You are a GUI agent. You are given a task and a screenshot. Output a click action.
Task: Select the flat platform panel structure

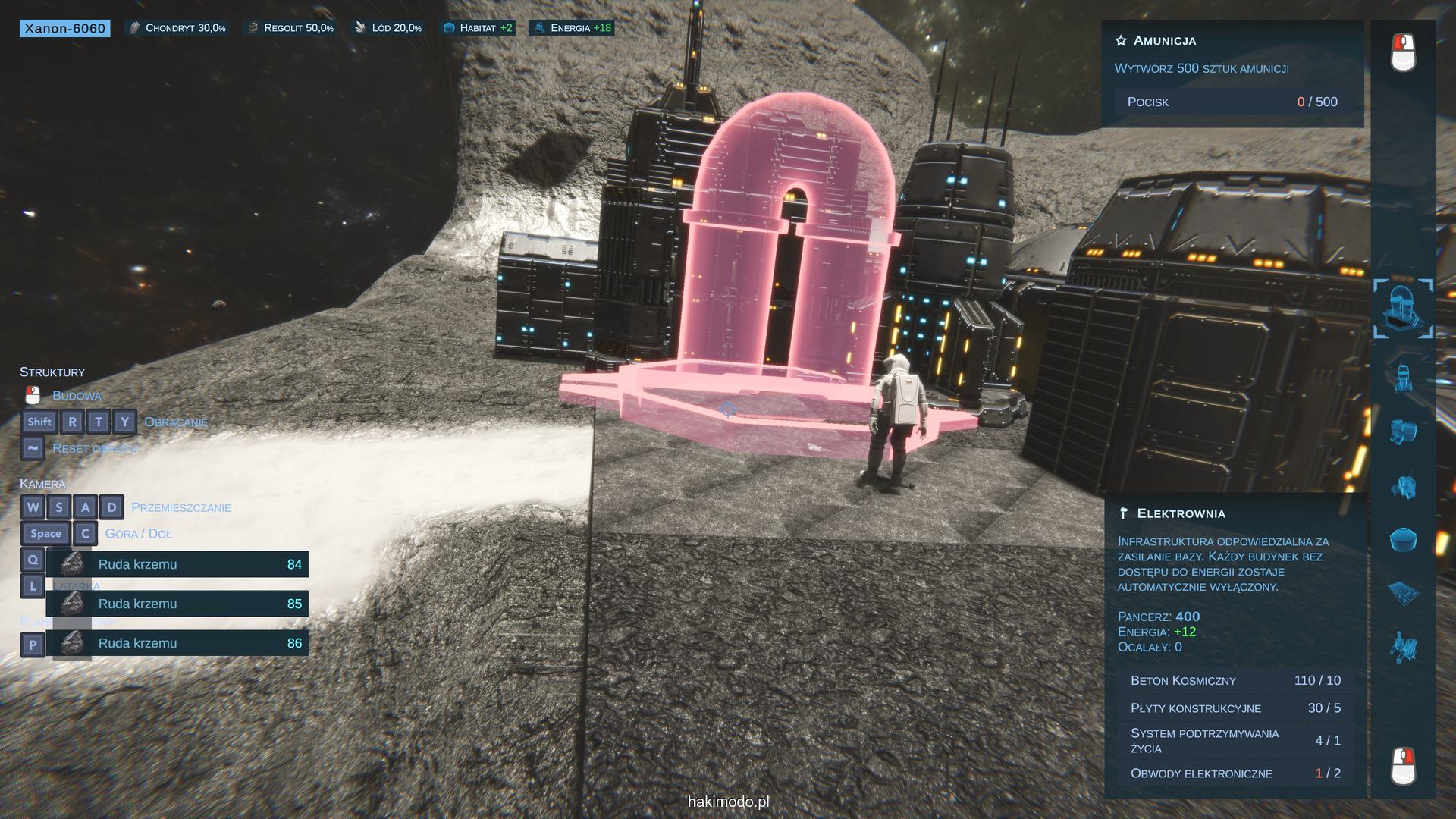tap(1403, 593)
